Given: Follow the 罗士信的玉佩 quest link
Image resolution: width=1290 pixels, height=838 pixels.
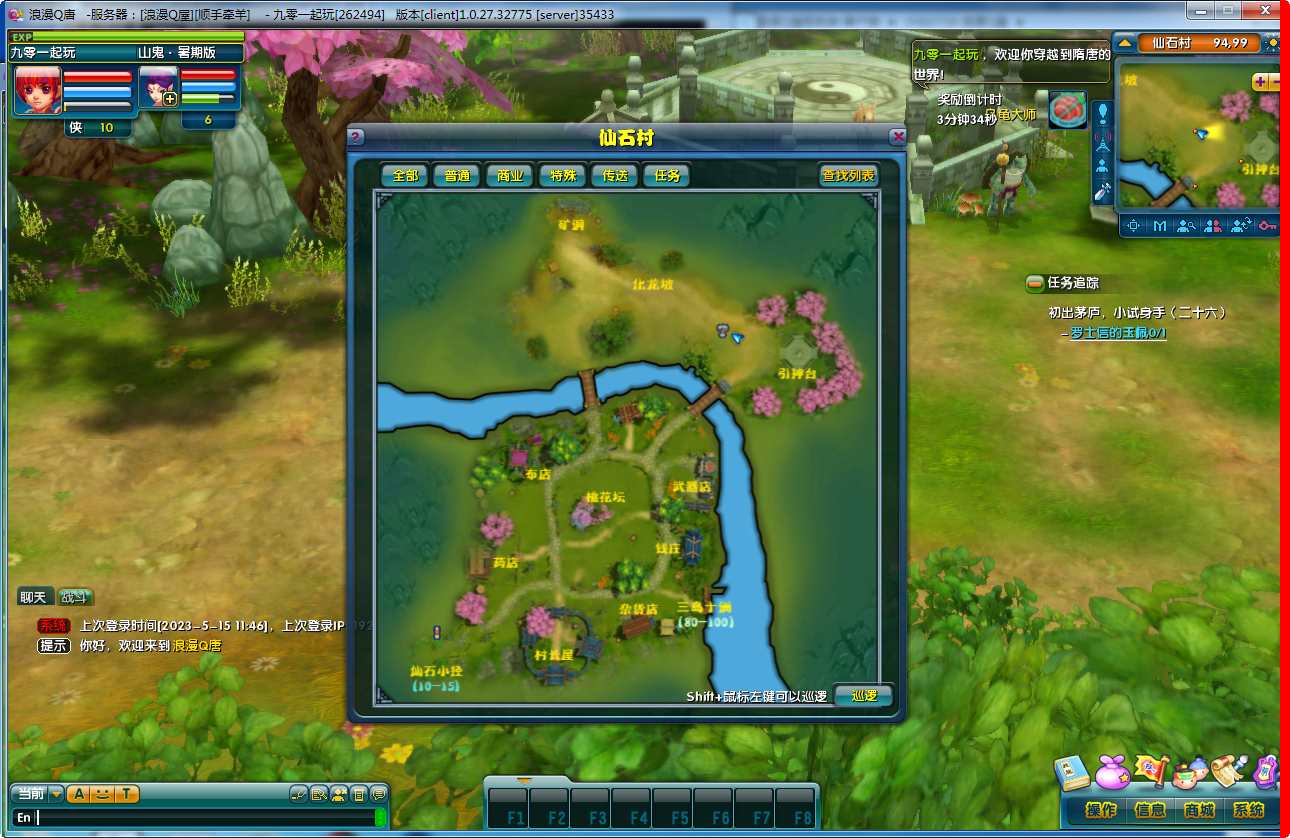Looking at the screenshot, I should click(1118, 333).
